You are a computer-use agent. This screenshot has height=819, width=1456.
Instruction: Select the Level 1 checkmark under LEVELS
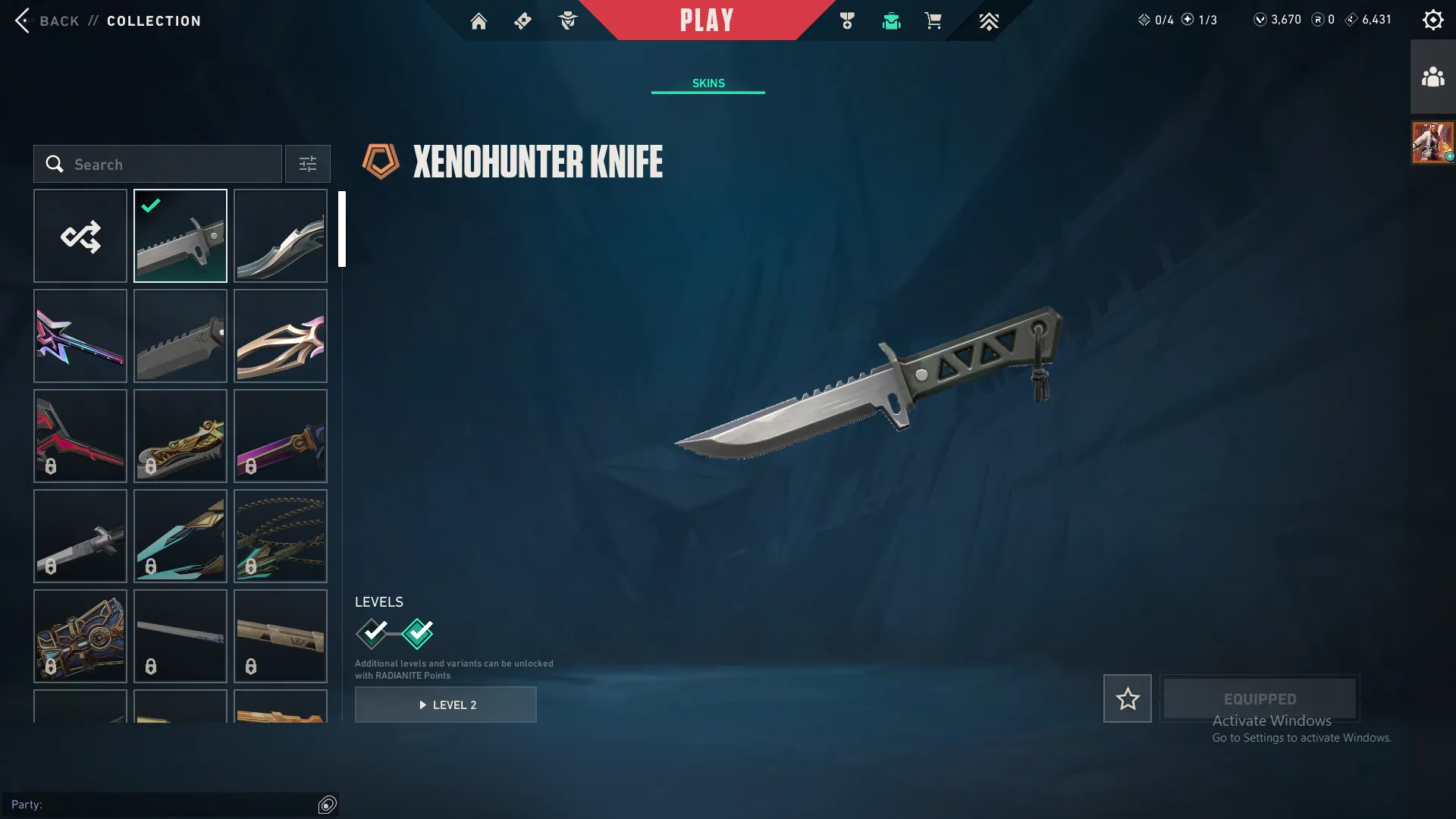[x=372, y=632]
